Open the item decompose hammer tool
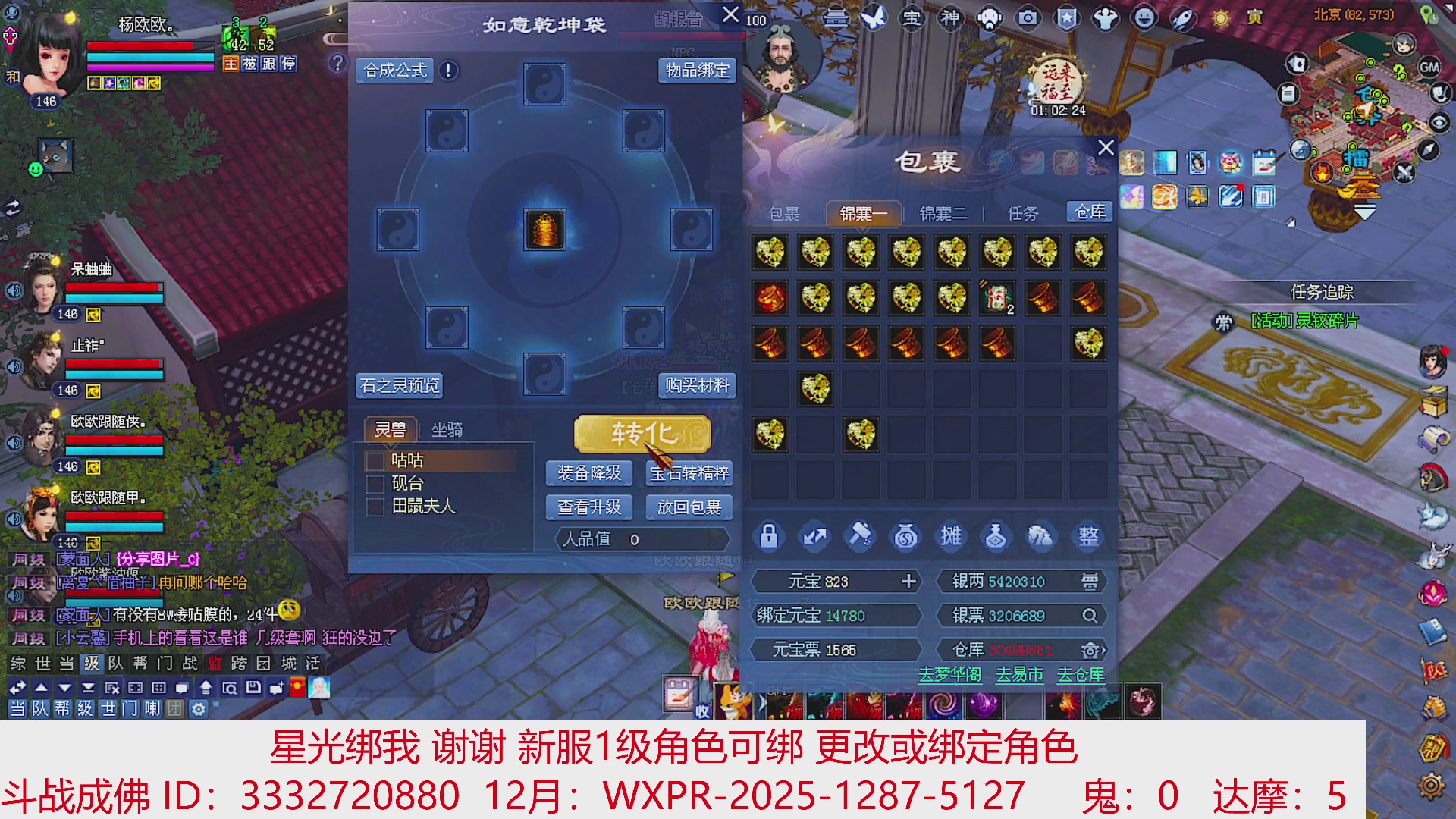The height and width of the screenshot is (819, 1456). pos(859,536)
